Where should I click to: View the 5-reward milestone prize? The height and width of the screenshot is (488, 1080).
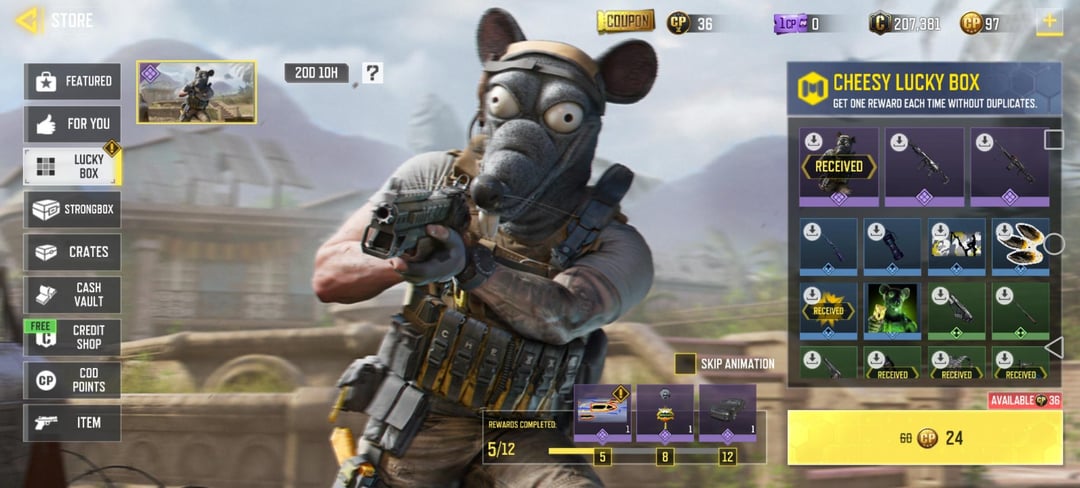click(602, 412)
